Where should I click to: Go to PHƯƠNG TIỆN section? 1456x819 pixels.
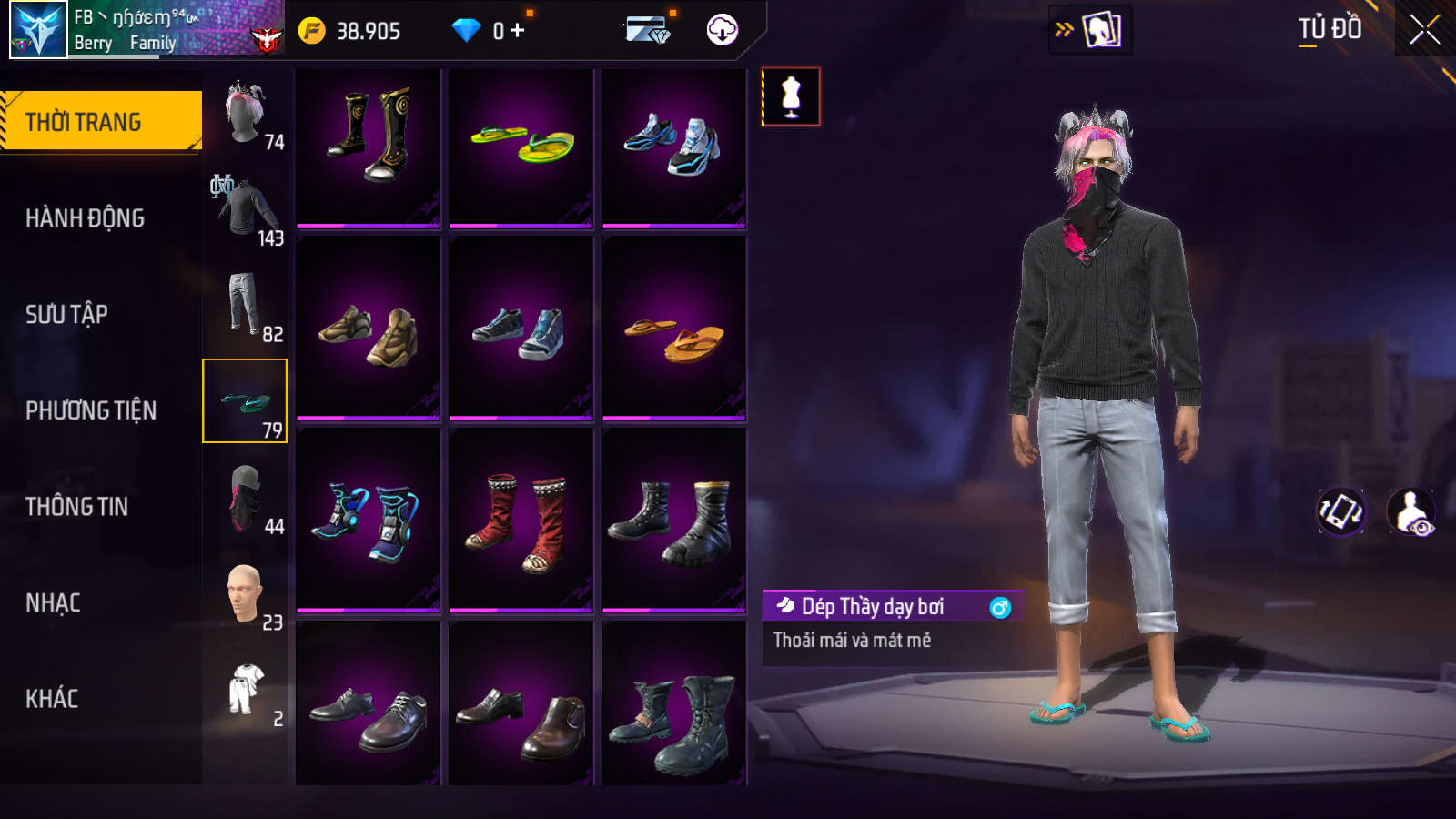pyautogui.click(x=91, y=410)
